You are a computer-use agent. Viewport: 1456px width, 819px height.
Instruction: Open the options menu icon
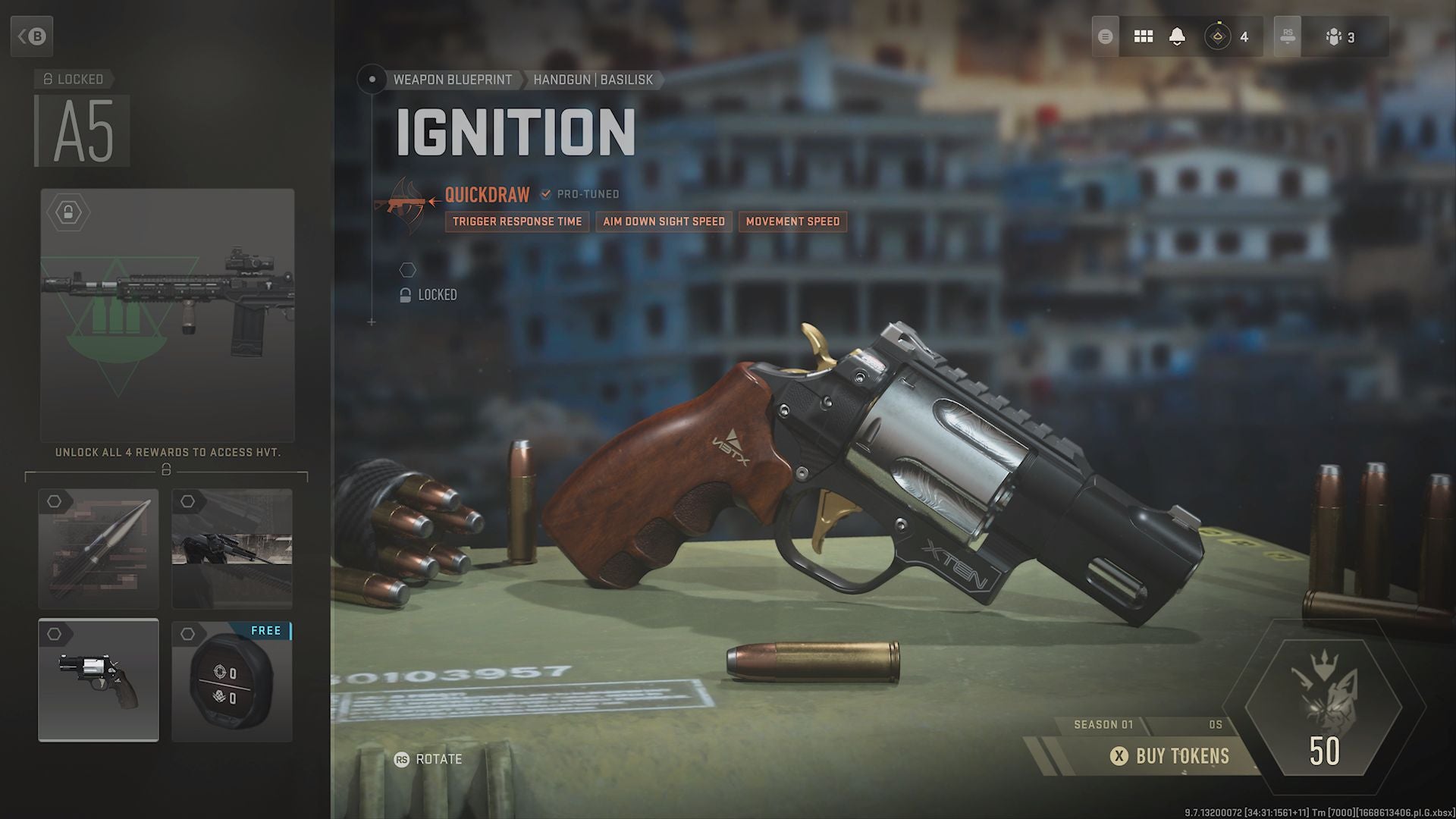[1106, 36]
